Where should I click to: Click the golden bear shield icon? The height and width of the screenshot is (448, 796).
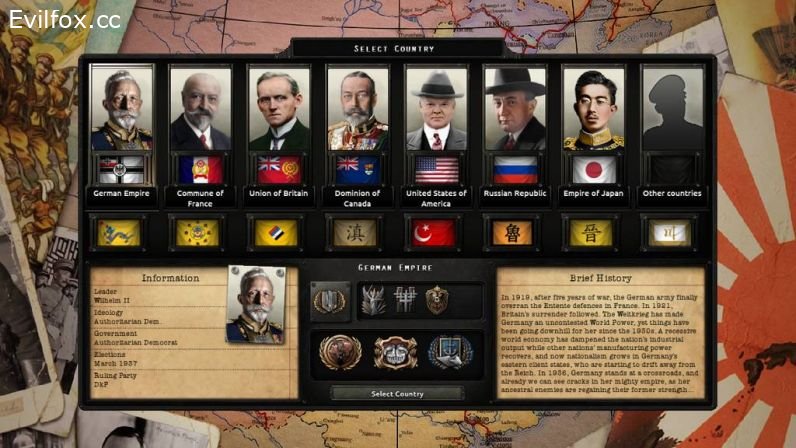(437, 299)
